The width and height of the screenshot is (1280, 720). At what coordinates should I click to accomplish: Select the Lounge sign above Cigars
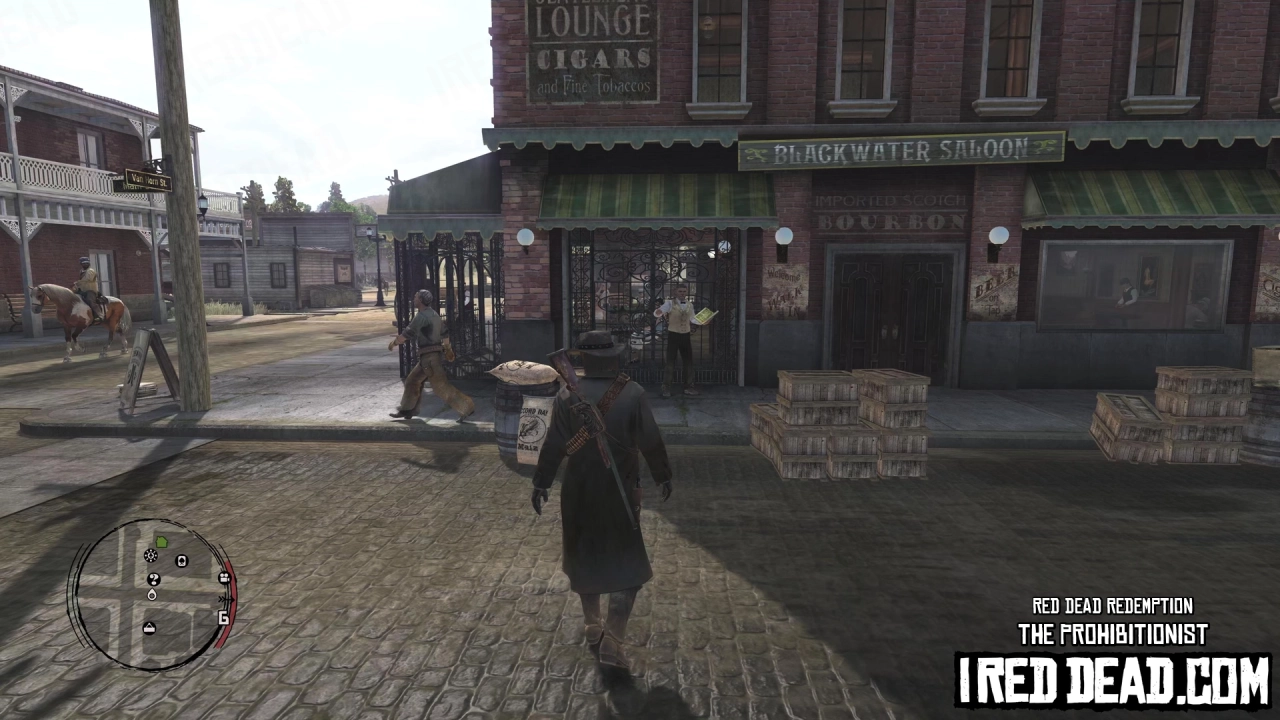pos(592,20)
